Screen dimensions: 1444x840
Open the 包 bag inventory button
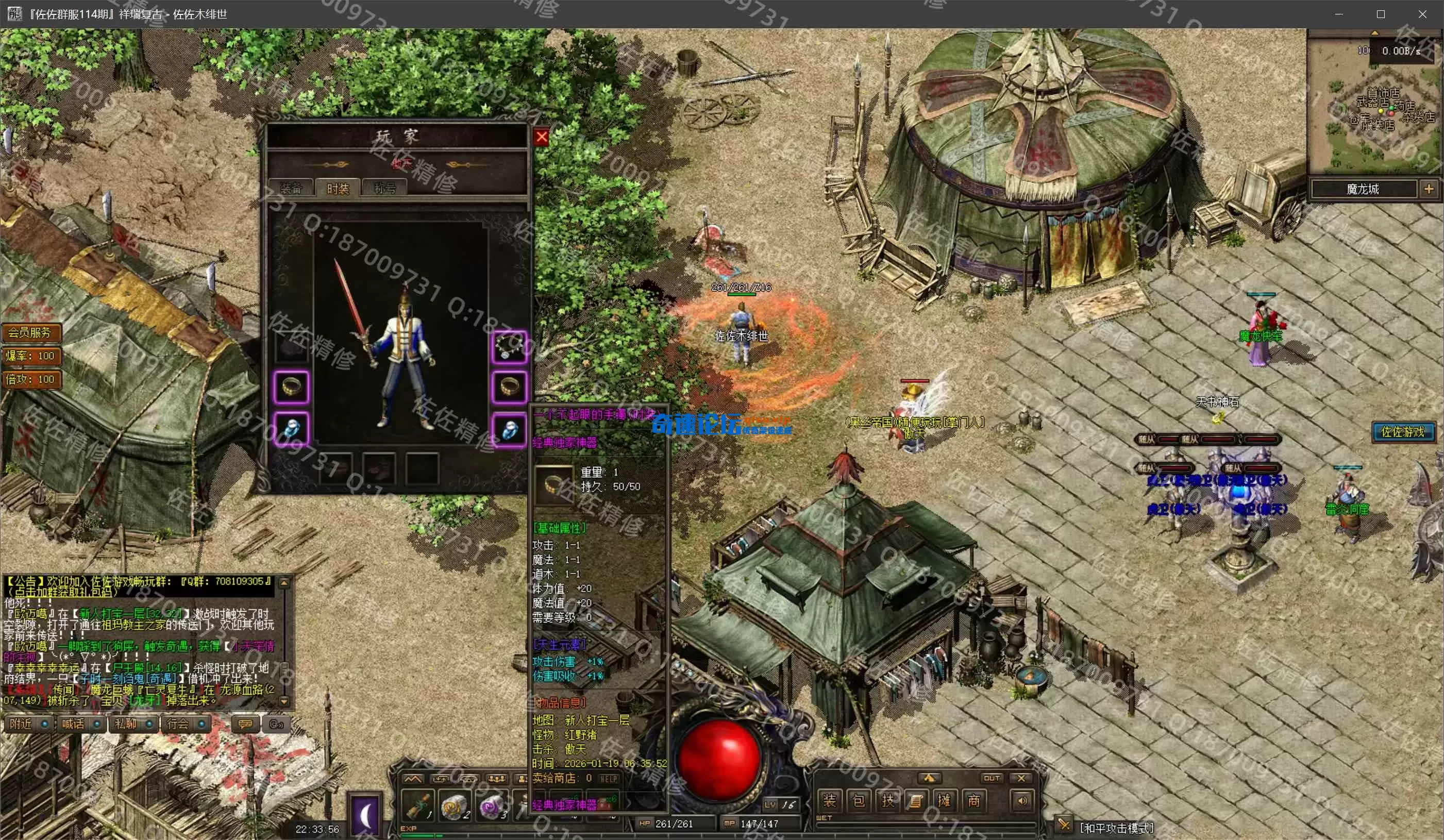coord(859,800)
